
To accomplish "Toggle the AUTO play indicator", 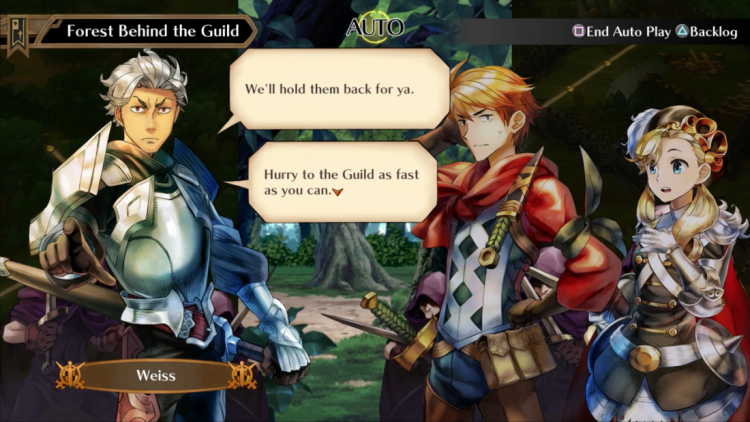I will pyautogui.click(x=375, y=28).
